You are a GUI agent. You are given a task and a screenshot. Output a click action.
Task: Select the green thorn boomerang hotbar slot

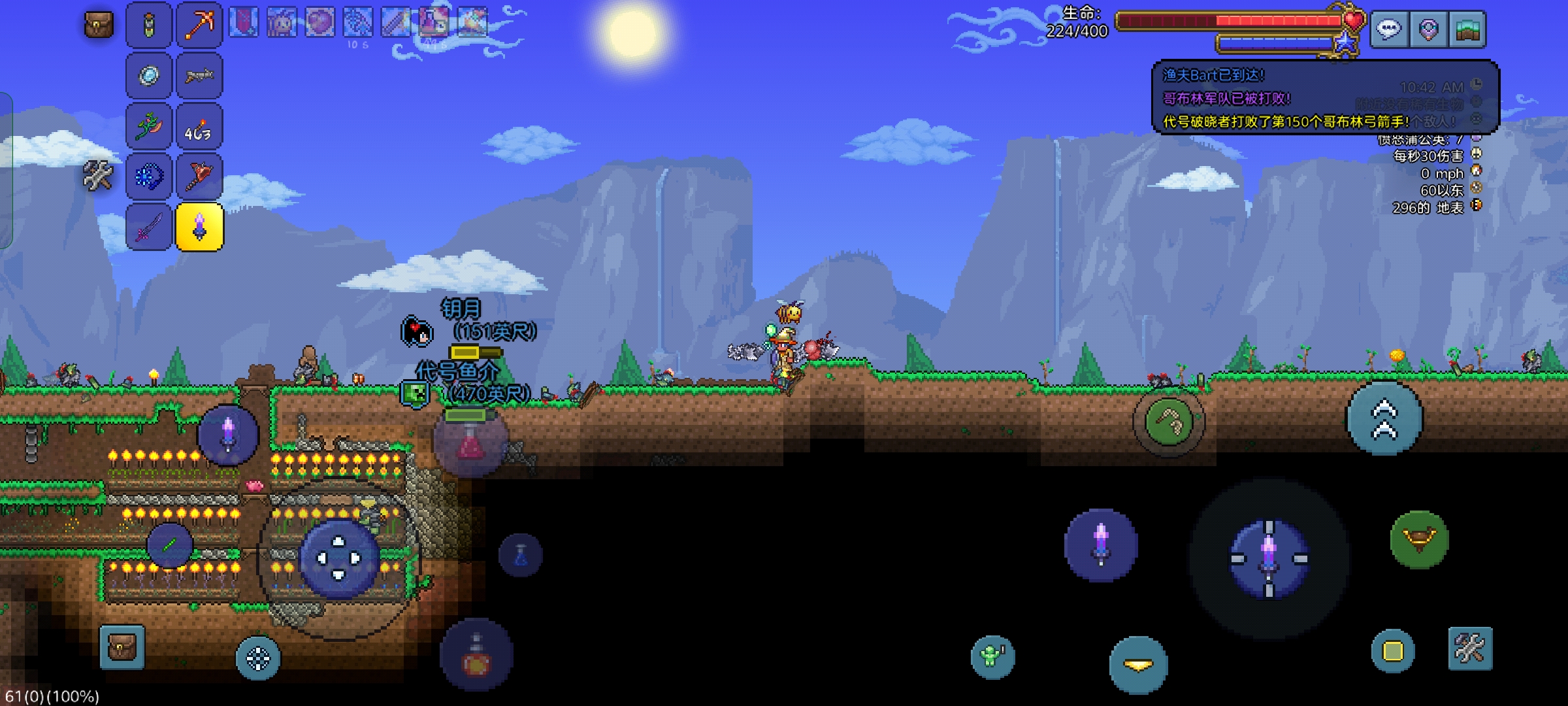click(149, 127)
